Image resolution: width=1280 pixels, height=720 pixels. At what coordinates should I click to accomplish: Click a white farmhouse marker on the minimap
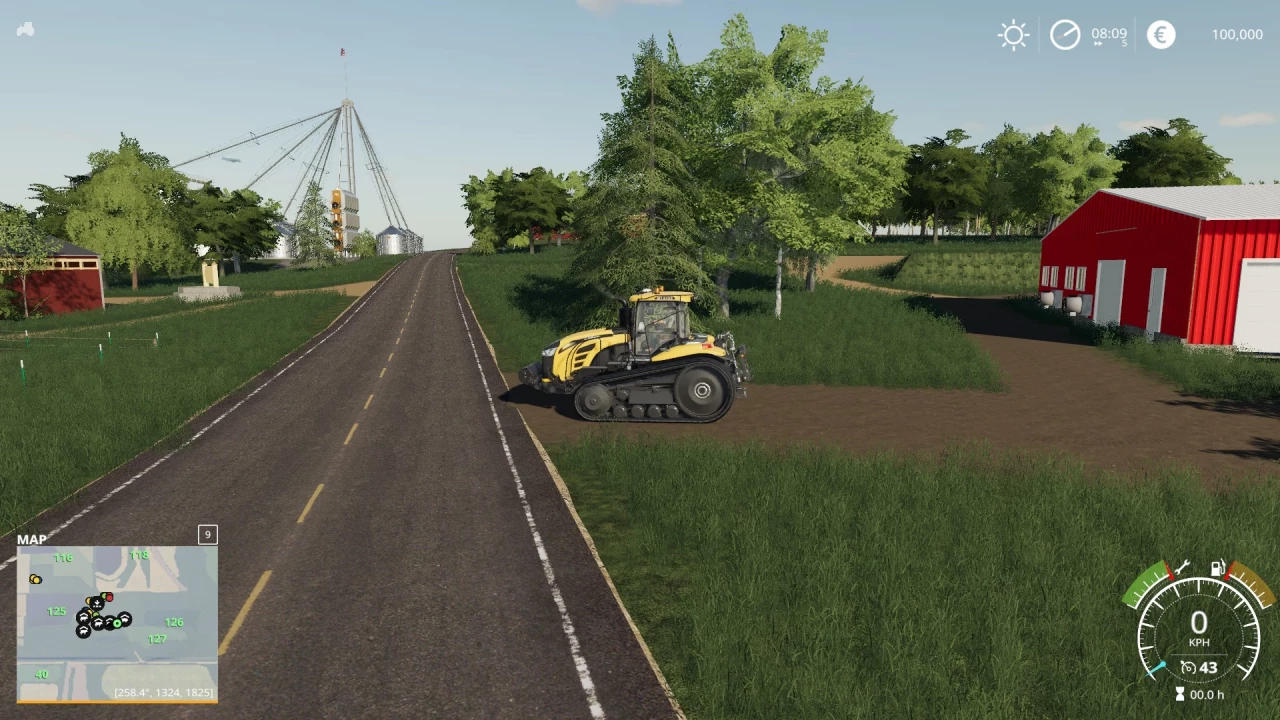(x=82, y=617)
